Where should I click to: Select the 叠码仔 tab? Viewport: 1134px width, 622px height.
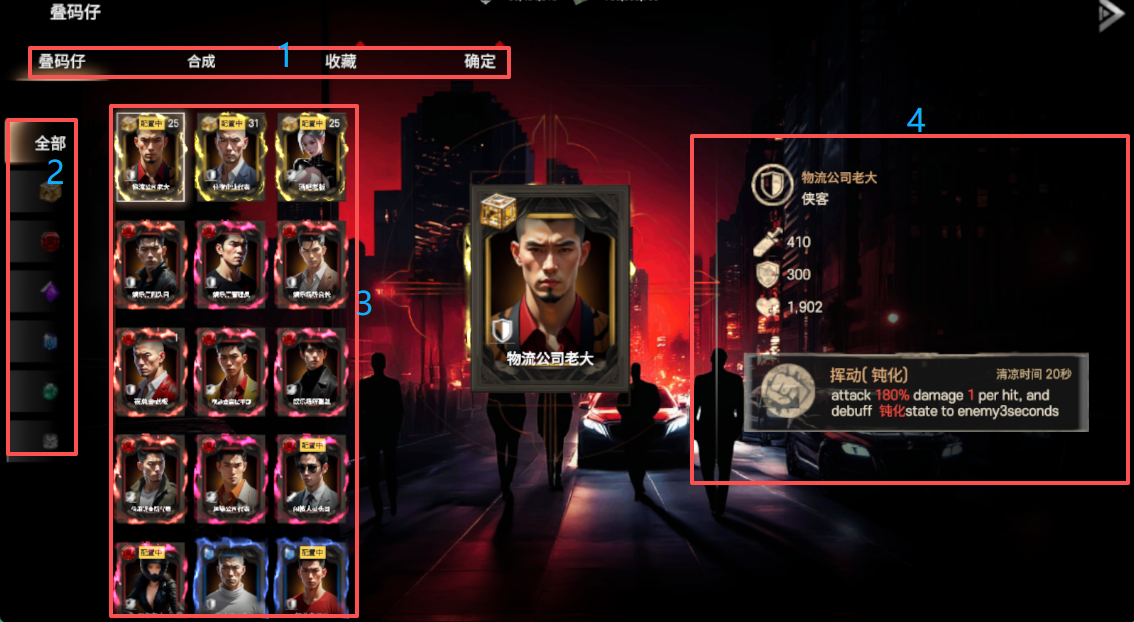[x=62, y=62]
